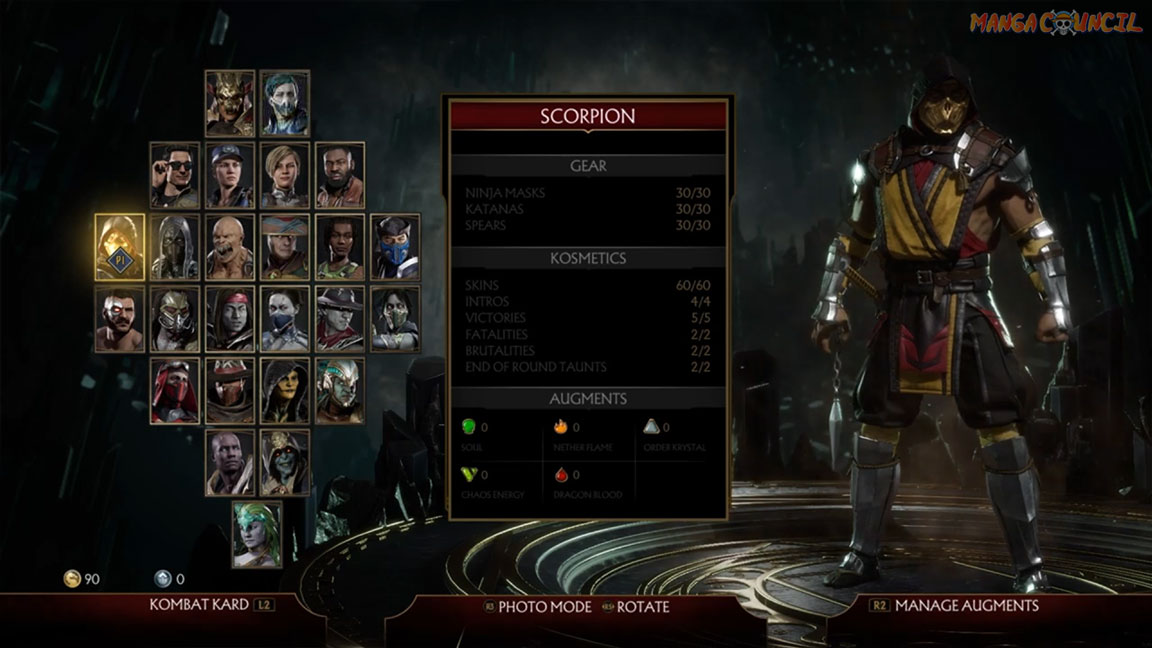Select Sub-Zero in the blue mask
The height and width of the screenshot is (648, 1152).
(x=395, y=247)
